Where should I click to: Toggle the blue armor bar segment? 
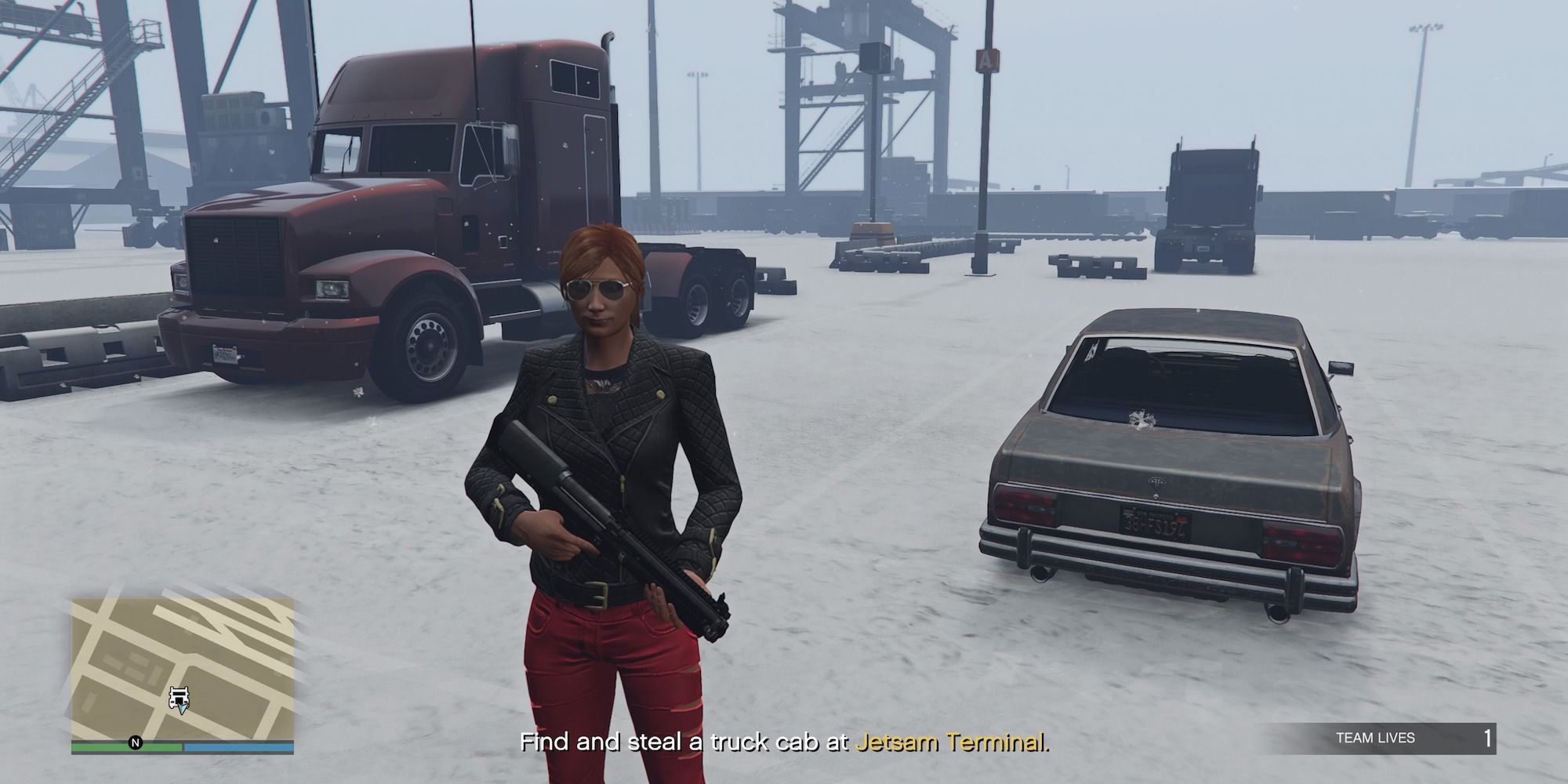point(239,747)
